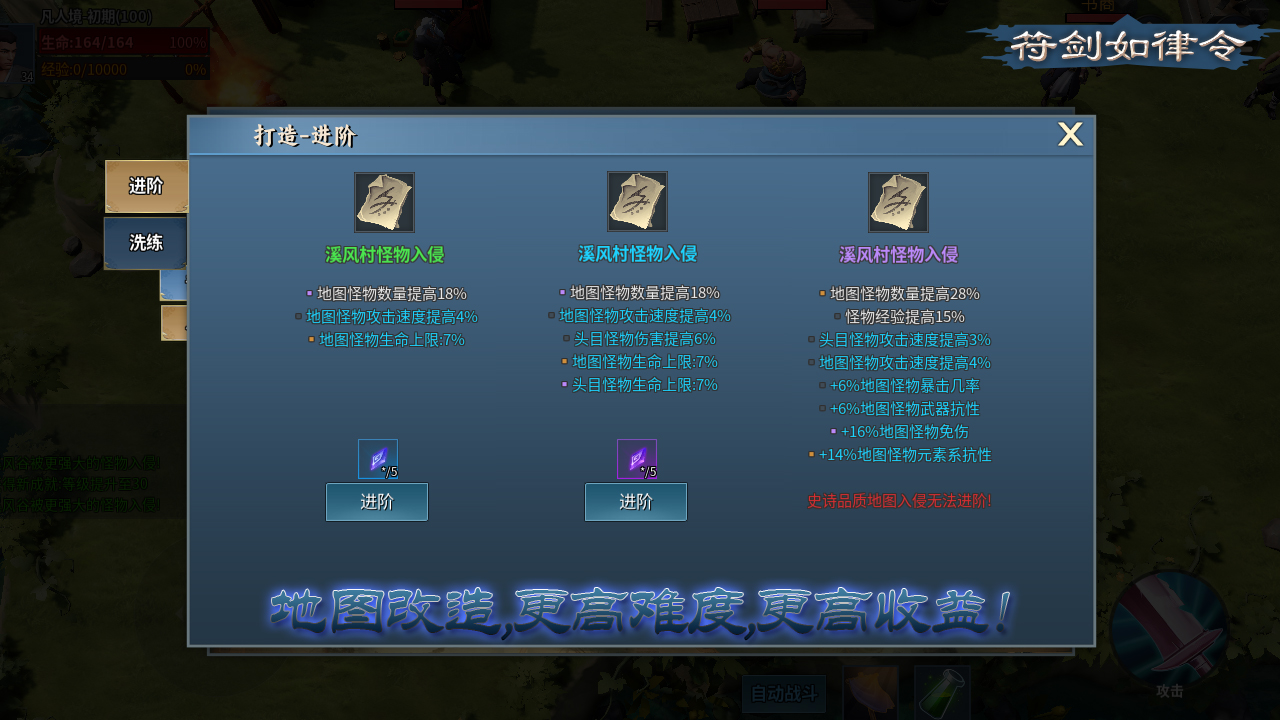Close the 打造-进阶 dialog with the X
The width and height of the screenshot is (1280, 720).
pos(1070,134)
